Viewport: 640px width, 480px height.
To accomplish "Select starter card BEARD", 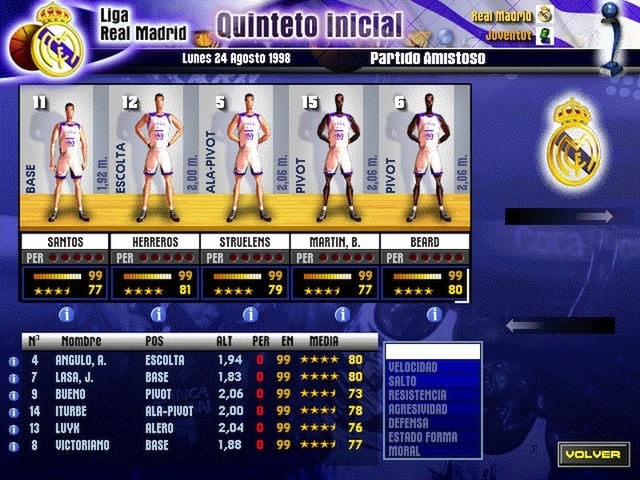I will tap(424, 160).
